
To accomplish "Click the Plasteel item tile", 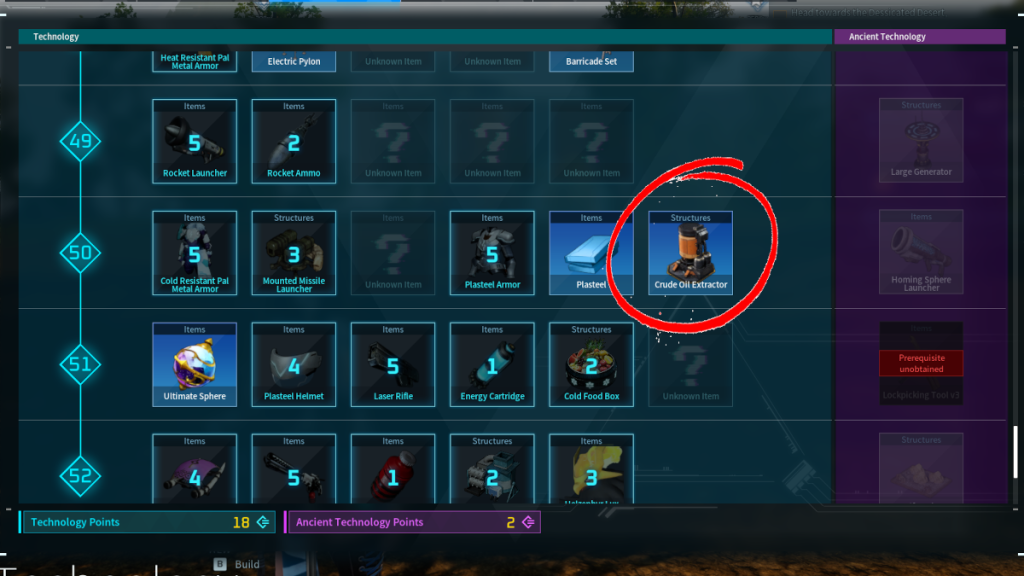I will (x=591, y=252).
